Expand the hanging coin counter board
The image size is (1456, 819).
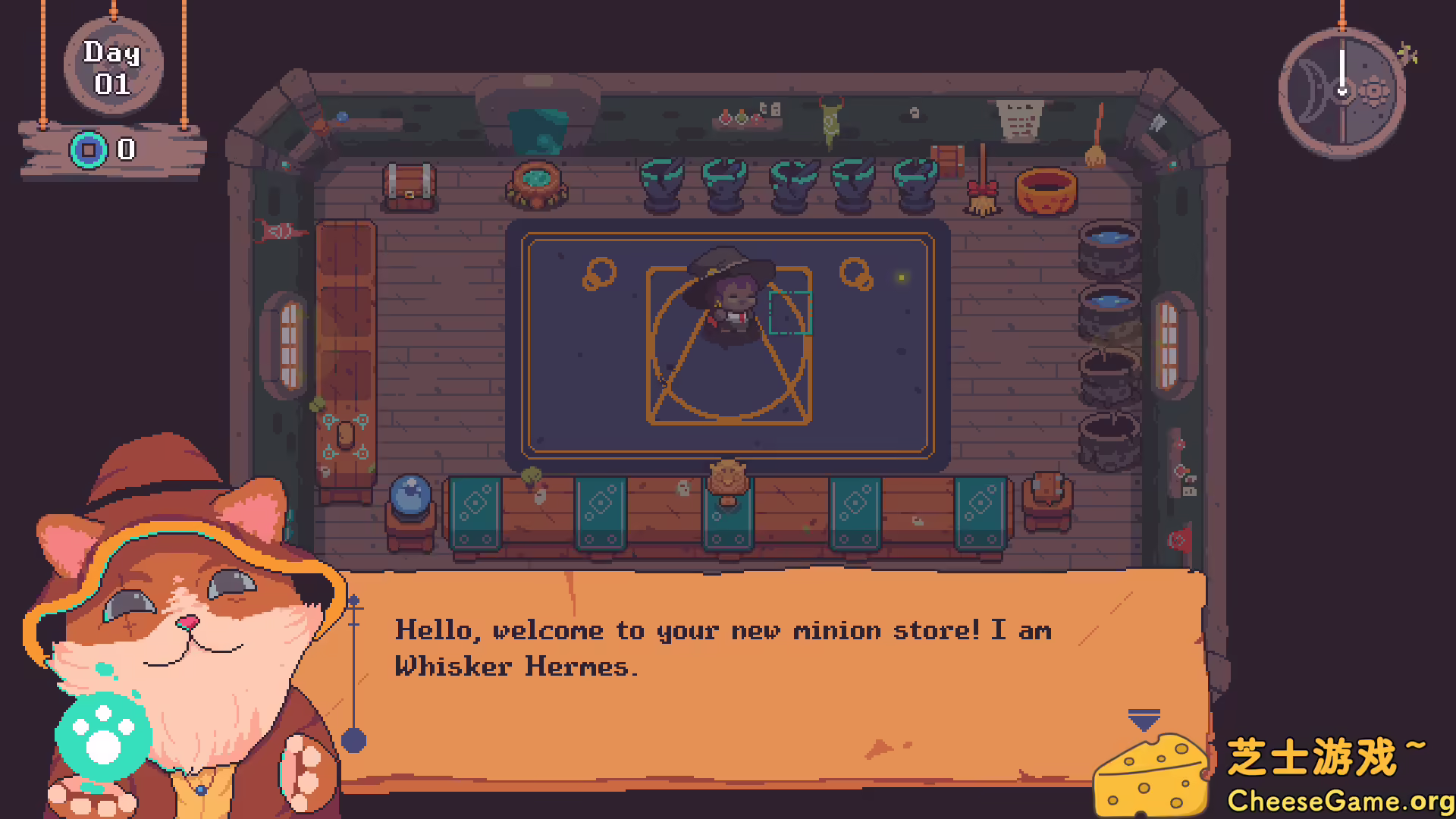tap(152, 150)
